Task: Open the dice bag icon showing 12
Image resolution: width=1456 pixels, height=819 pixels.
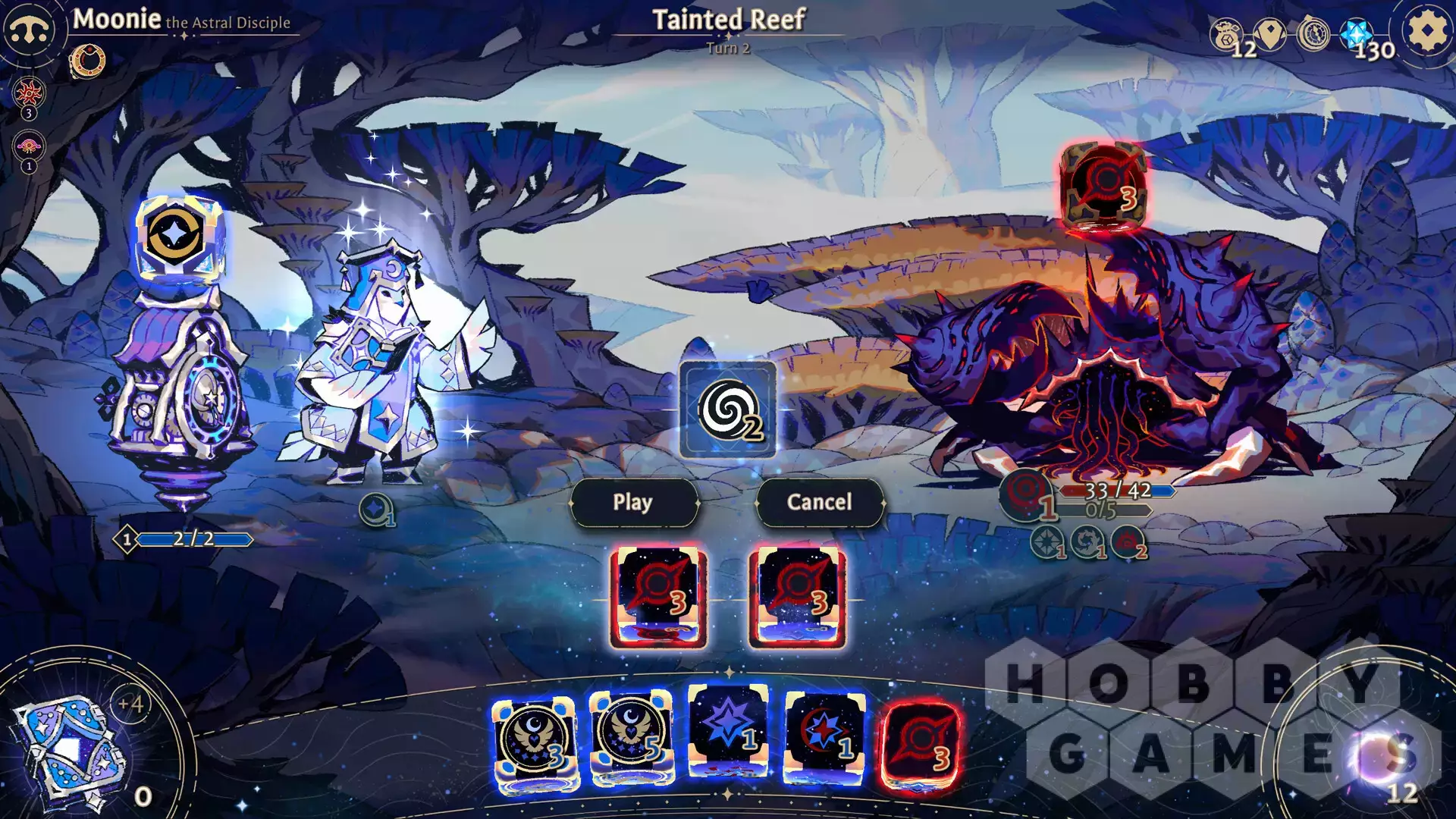Action: coord(1227,35)
